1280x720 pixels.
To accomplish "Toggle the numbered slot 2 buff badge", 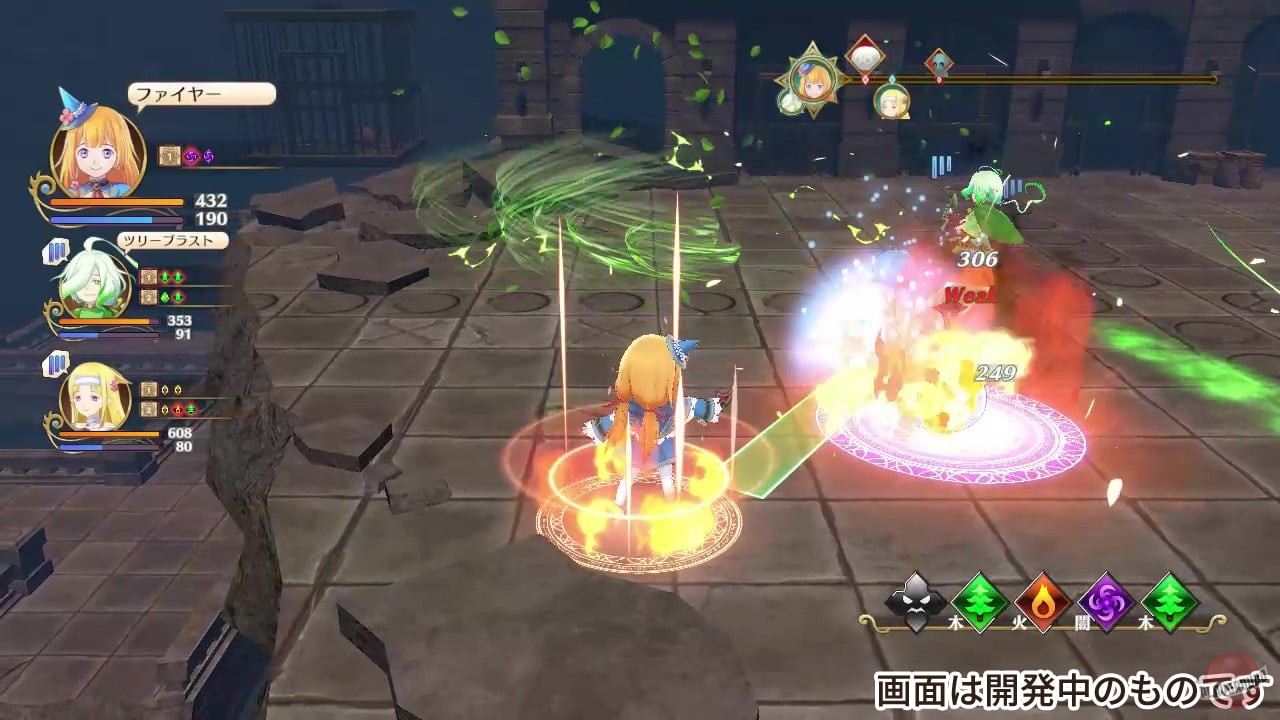I will [149, 296].
